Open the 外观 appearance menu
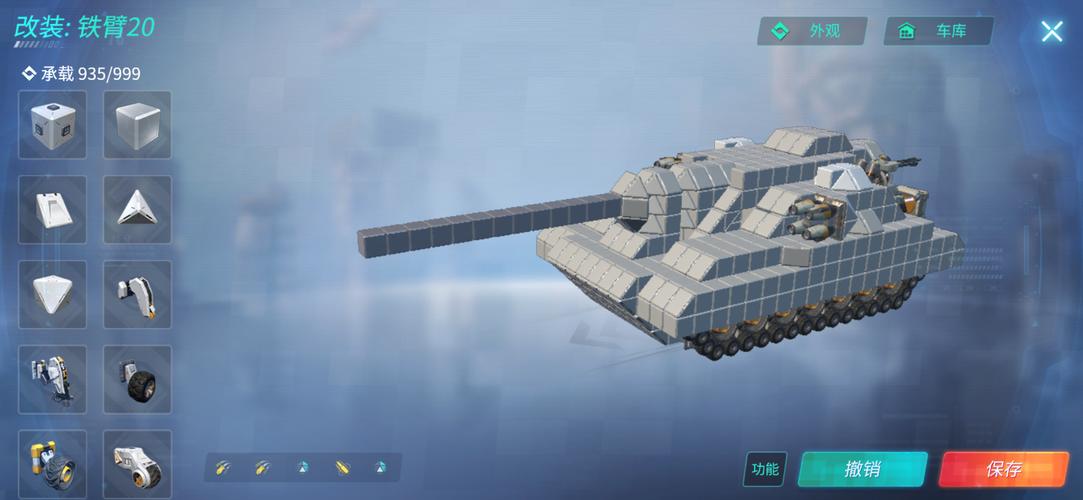Screen dimensions: 1083x500 [809, 31]
